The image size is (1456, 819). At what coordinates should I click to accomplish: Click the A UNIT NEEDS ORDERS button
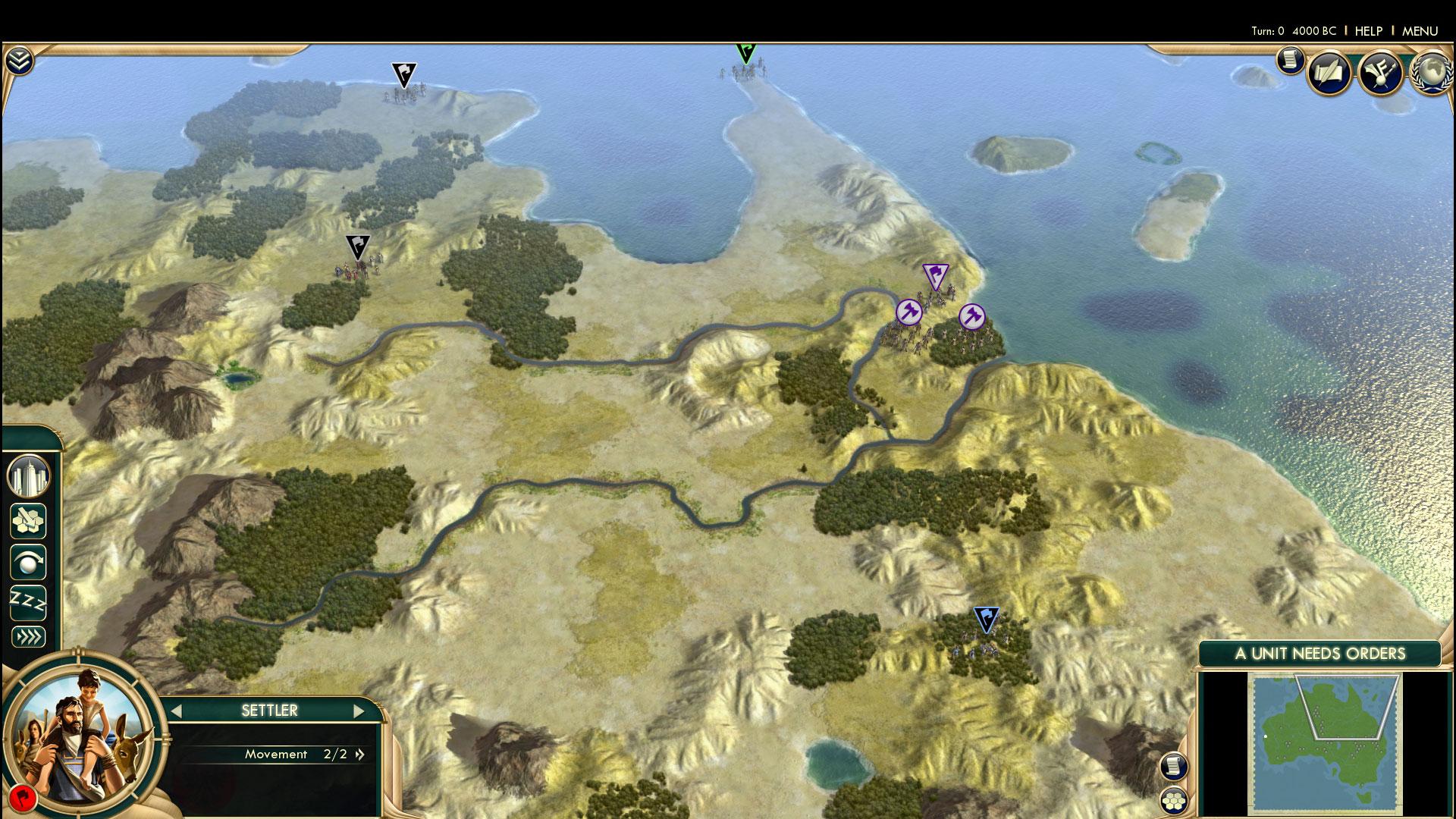coord(1319,654)
